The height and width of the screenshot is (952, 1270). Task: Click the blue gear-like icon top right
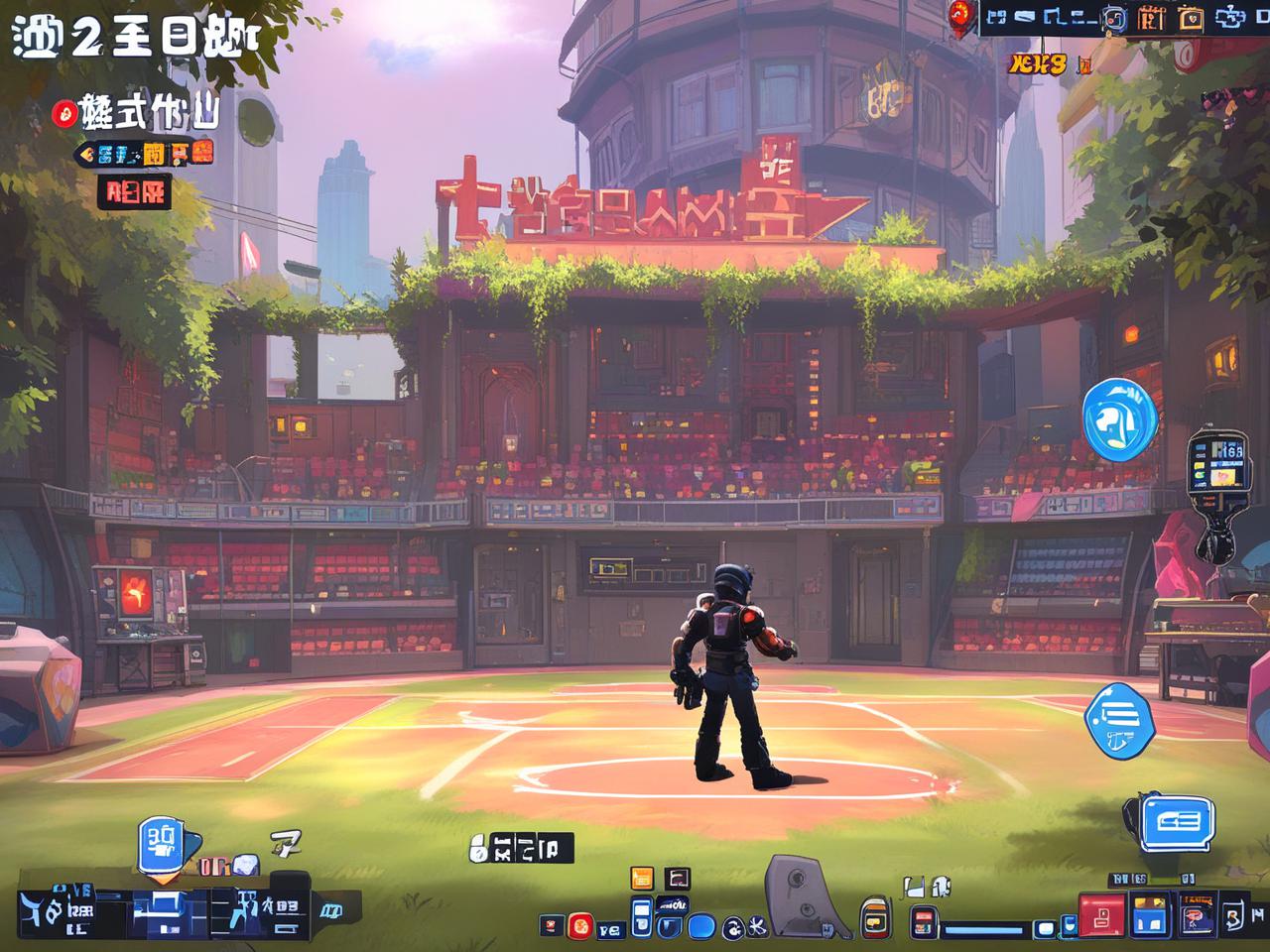point(1233,17)
